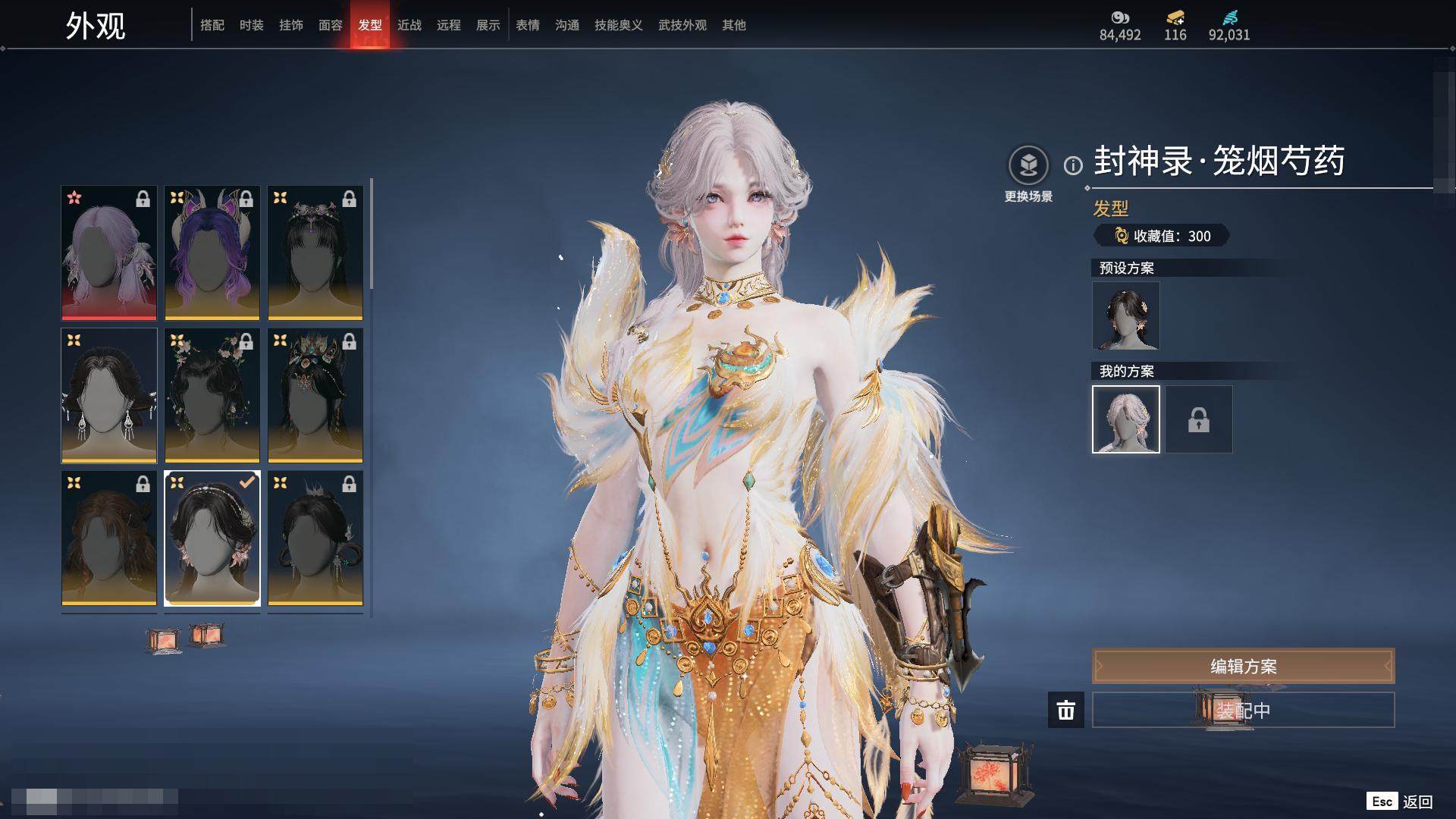The image size is (1456, 819).
Task: Select the silver-haired scheme under 我的方案
Action: pyautogui.click(x=1126, y=419)
